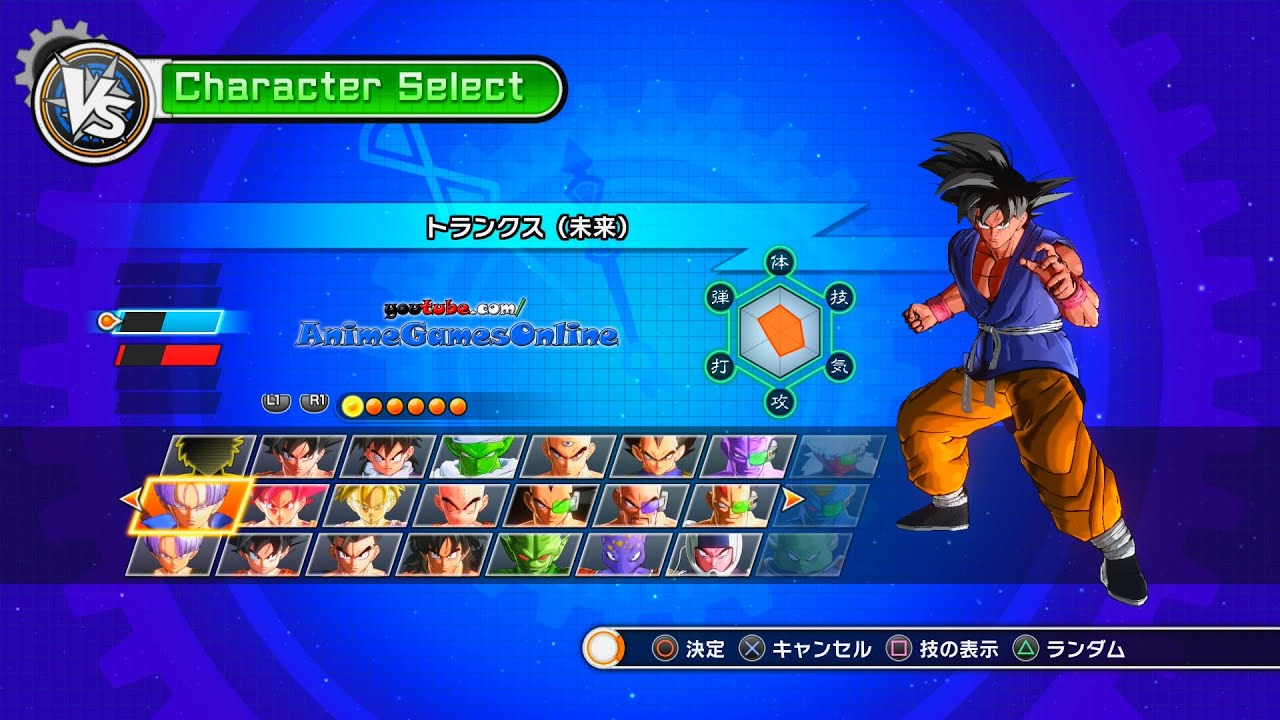Screen dimensions: 1280x720
Task: Choose the green Piccolo portrait
Action: click(478, 455)
